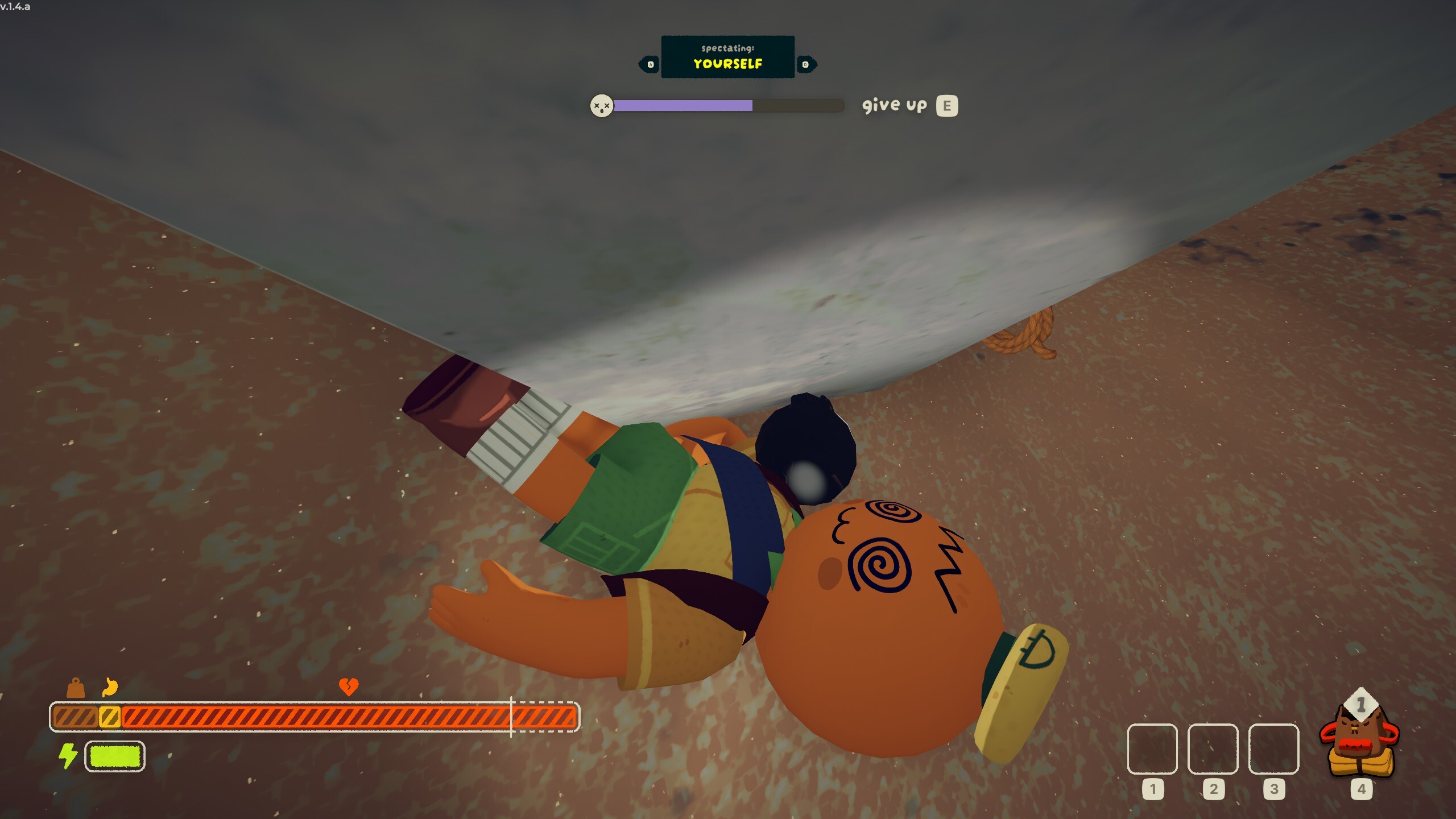Image resolution: width=1456 pixels, height=819 pixels.
Task: Click the purple bleed-out progress bar
Action: [682, 105]
